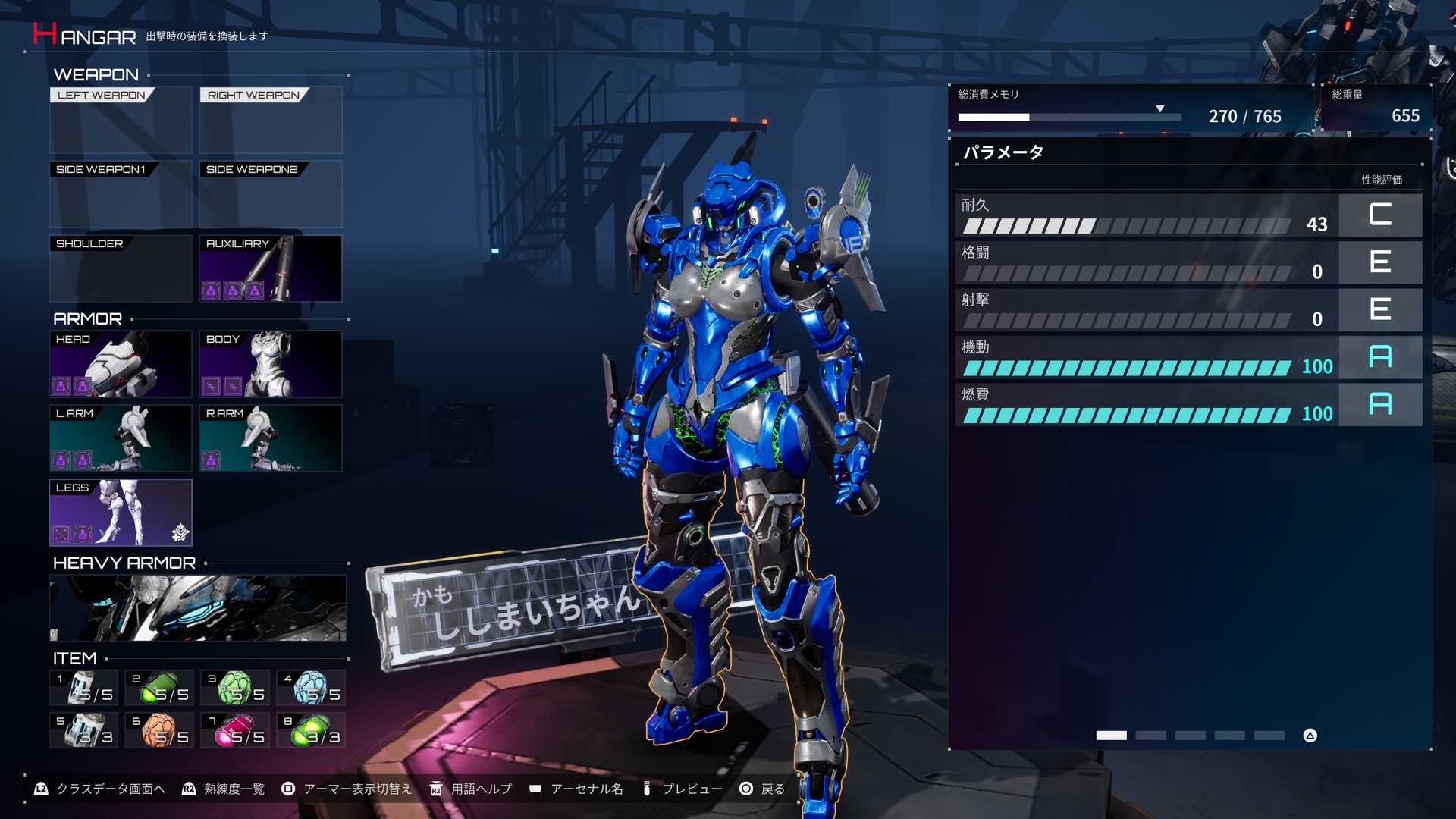Select the Body armor slot
This screenshot has height=819, width=1456.
point(271,364)
